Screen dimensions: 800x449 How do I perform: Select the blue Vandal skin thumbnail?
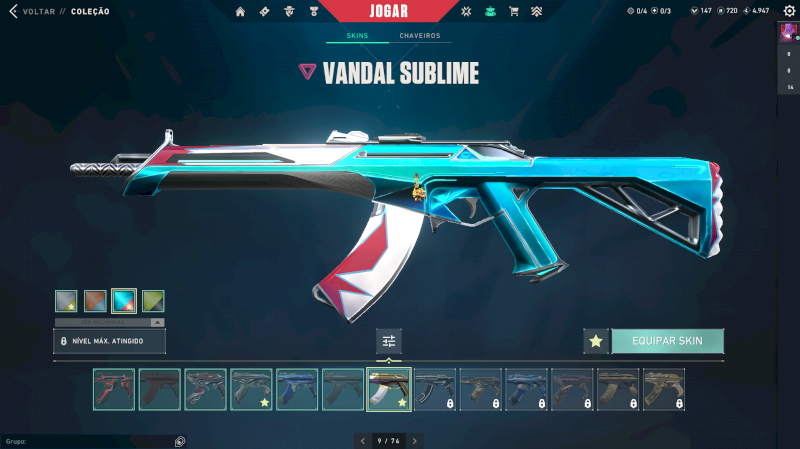(x=297, y=389)
